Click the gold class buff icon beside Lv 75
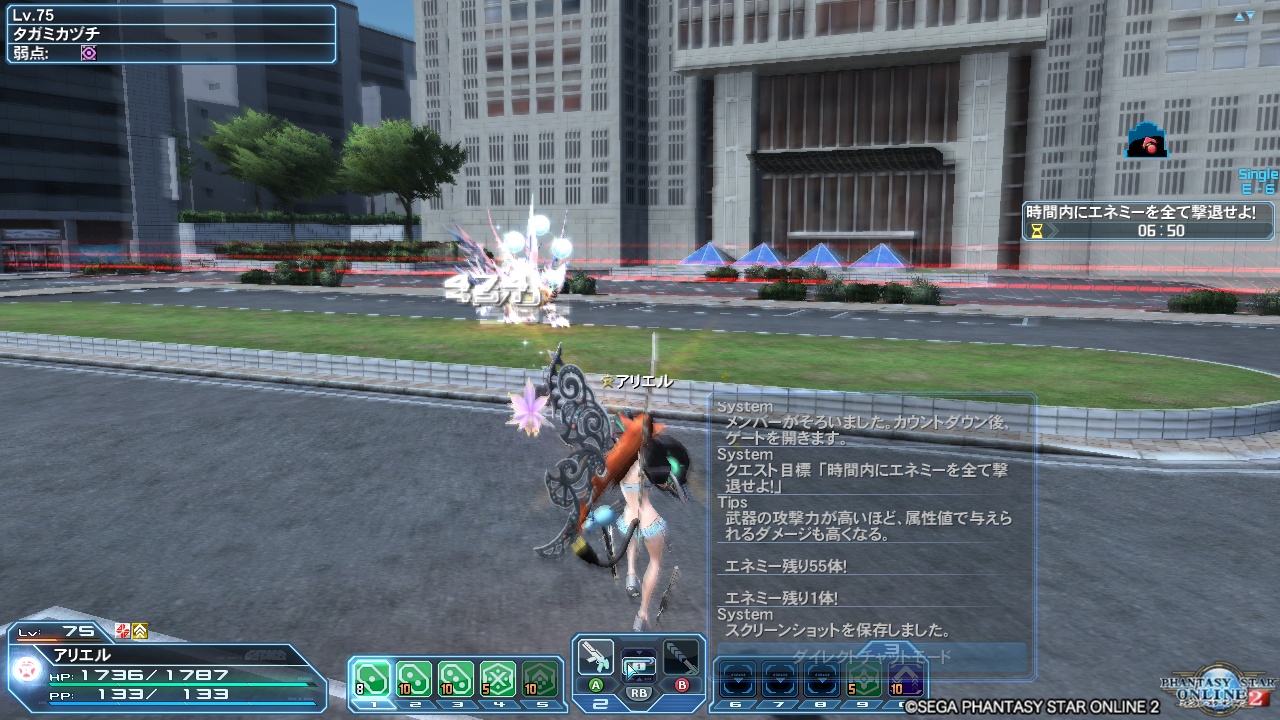Image resolution: width=1280 pixels, height=720 pixels. tap(139, 631)
